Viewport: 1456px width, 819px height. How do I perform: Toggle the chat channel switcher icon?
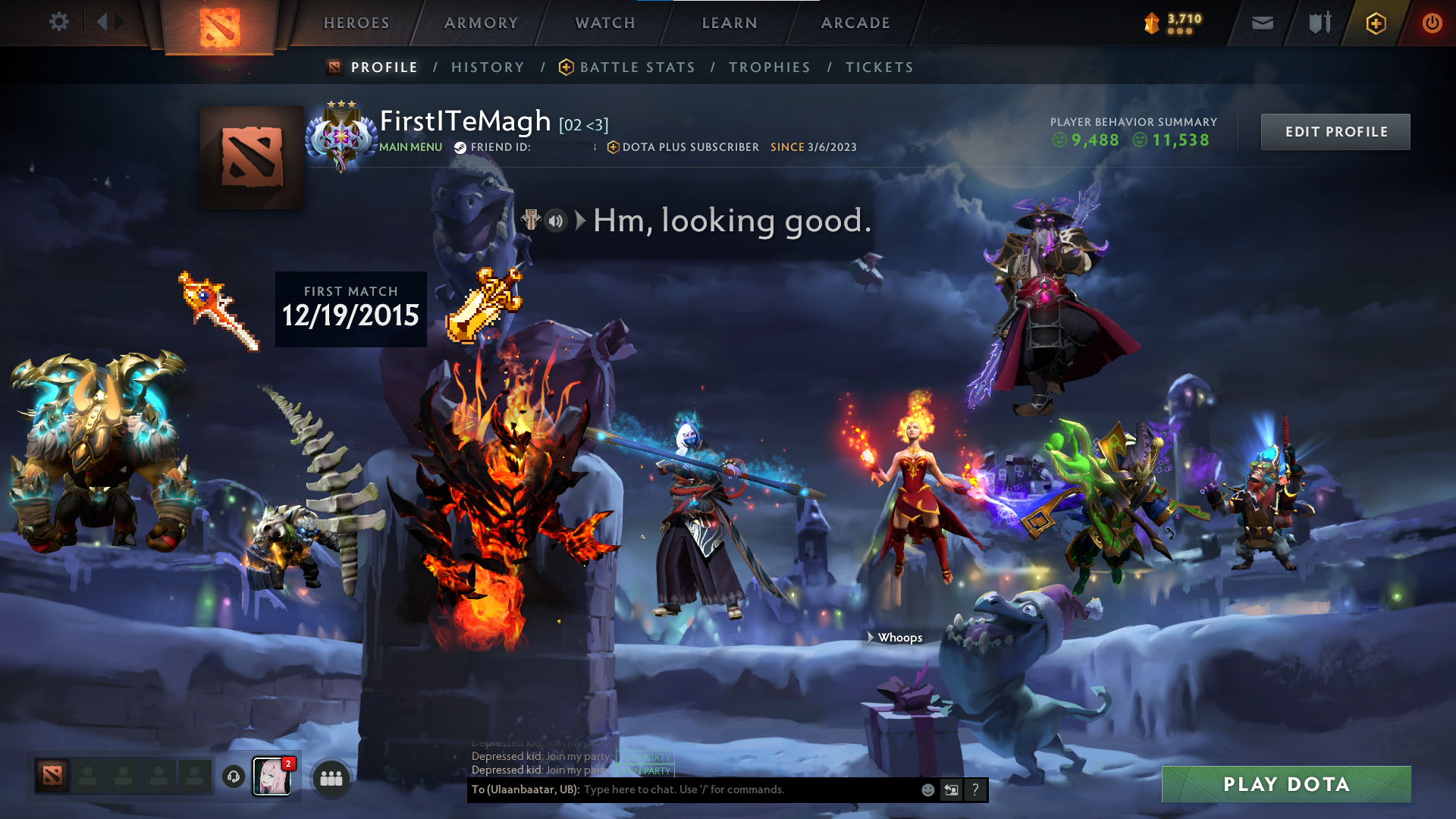click(x=951, y=789)
